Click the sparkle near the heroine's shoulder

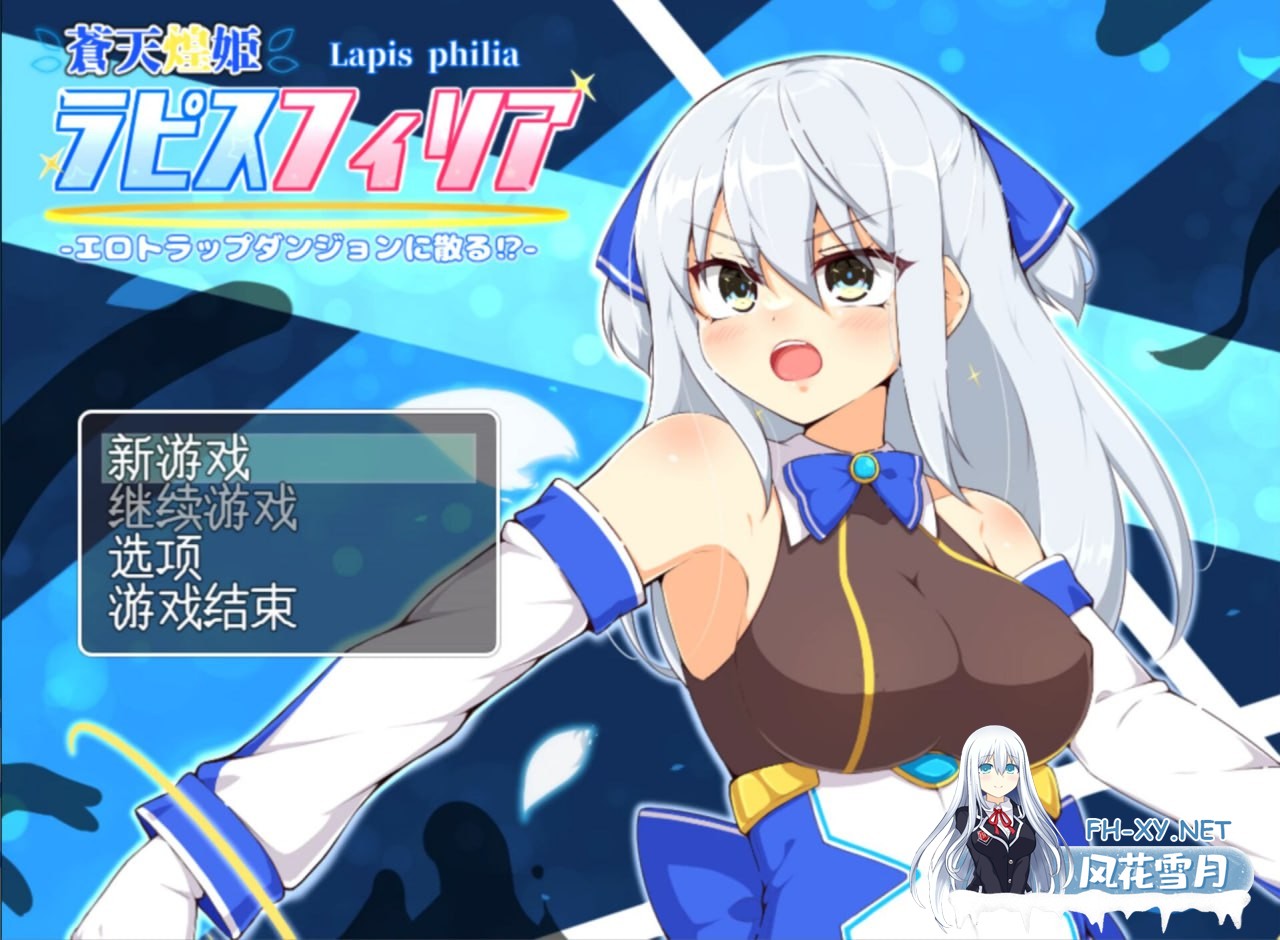click(973, 376)
